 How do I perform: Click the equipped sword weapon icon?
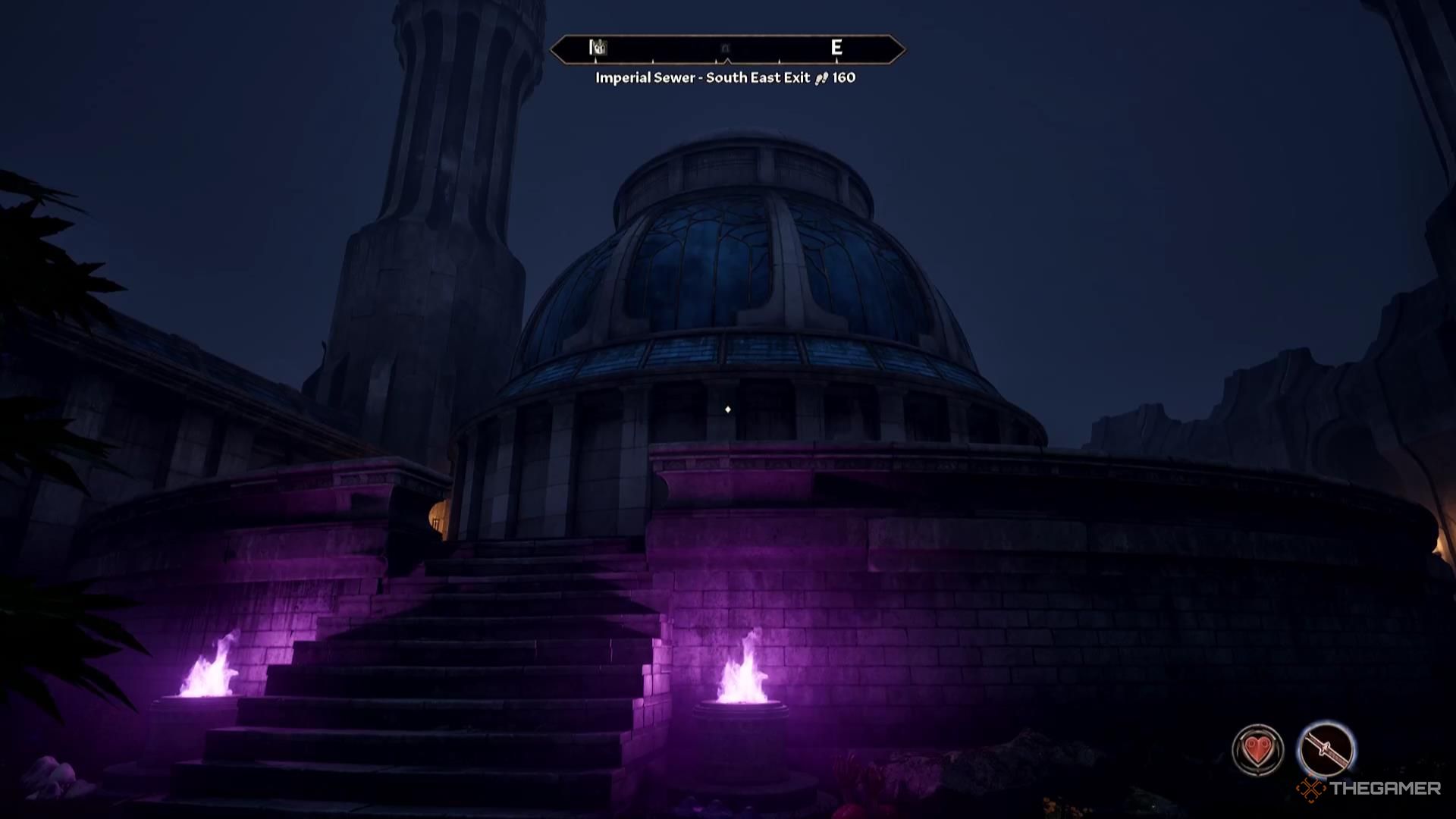point(1326,750)
